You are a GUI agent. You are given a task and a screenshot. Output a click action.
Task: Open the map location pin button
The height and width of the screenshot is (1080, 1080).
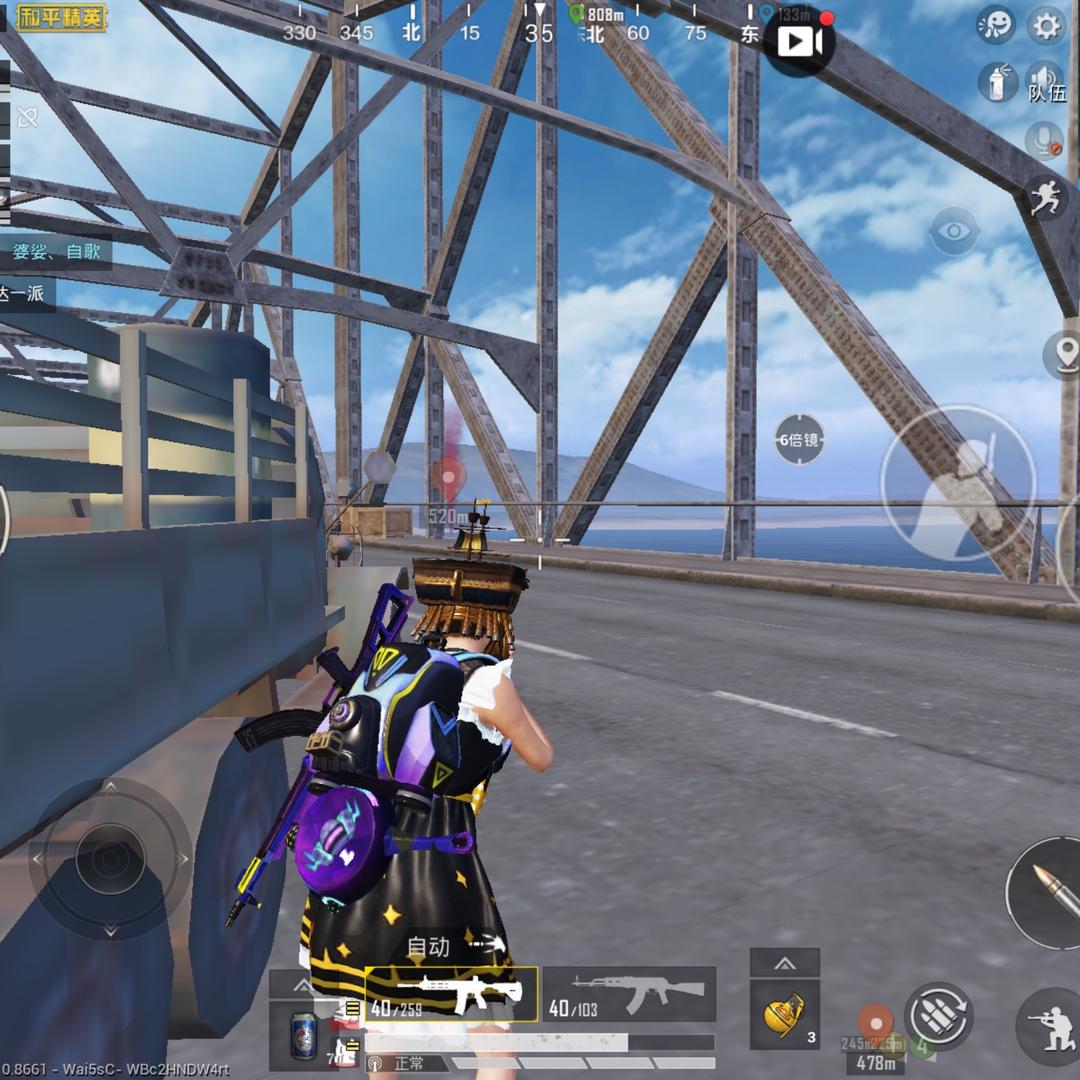1064,355
